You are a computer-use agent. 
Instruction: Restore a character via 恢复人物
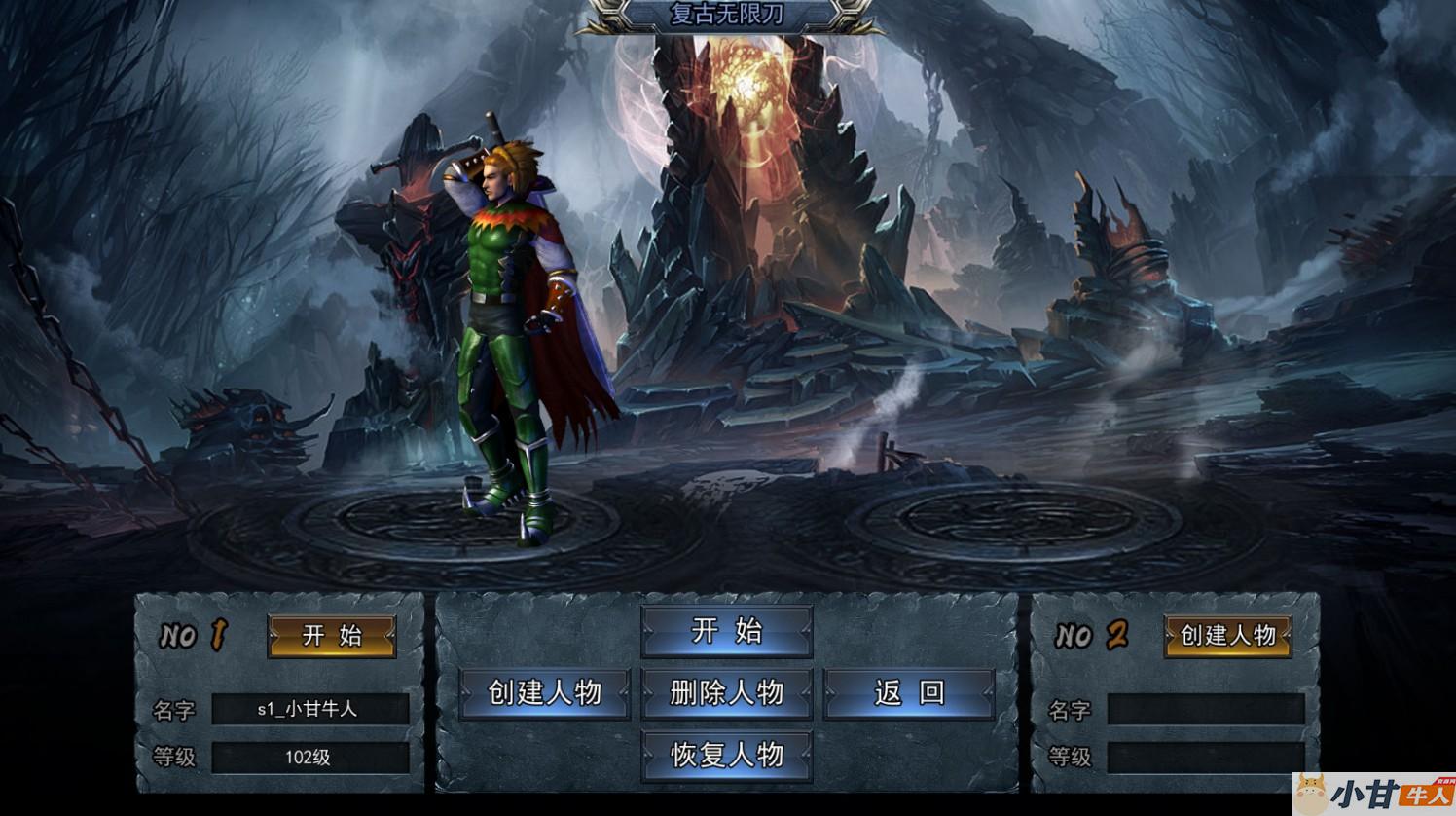click(x=726, y=755)
